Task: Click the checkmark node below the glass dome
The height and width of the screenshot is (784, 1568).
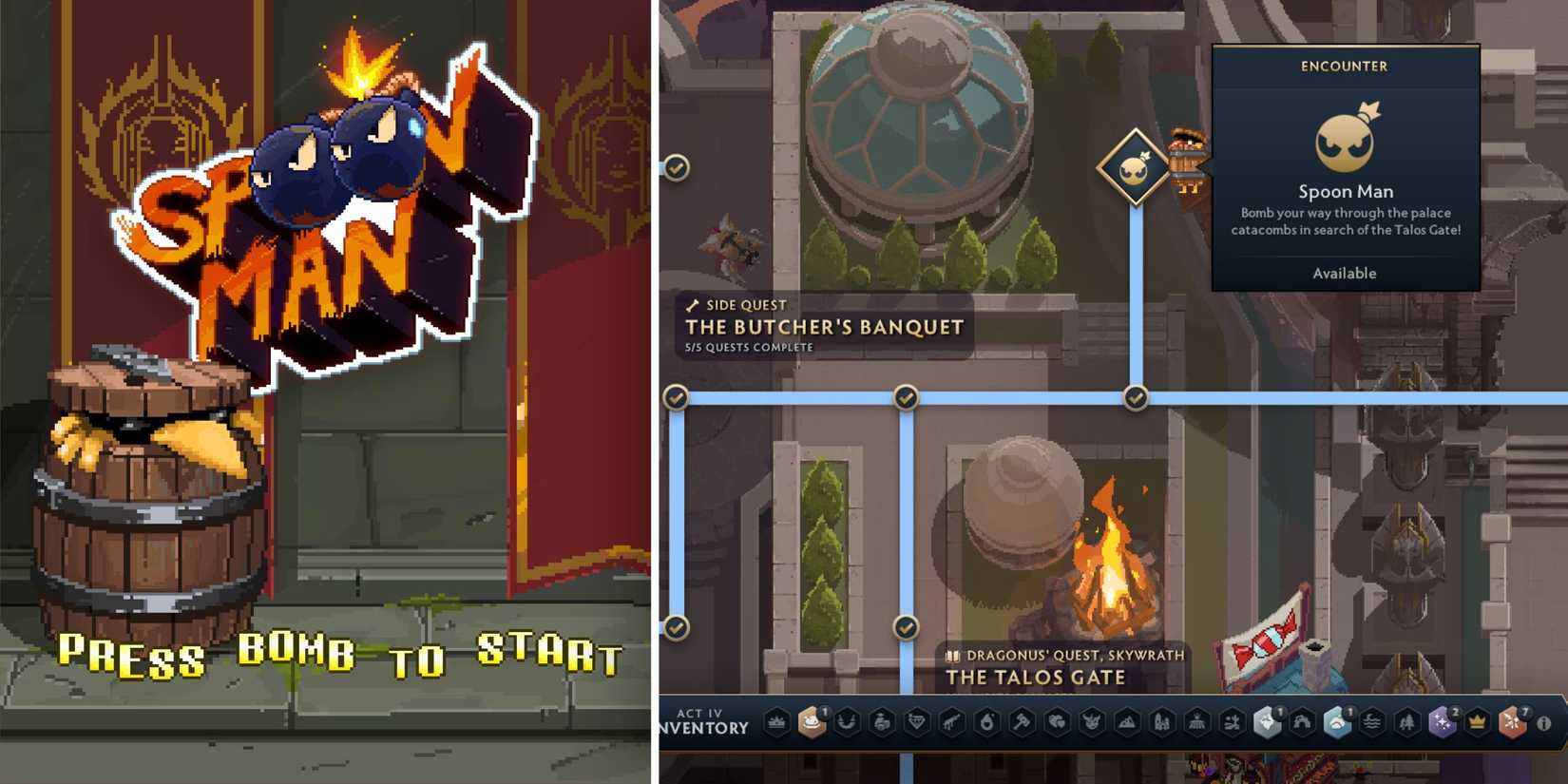Action: click(905, 398)
